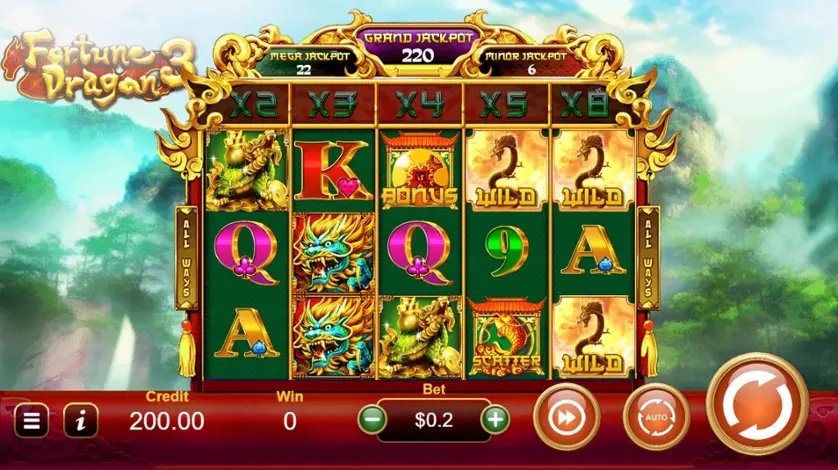Show the game info paytable
This screenshot has height=470, width=838.
point(81,421)
